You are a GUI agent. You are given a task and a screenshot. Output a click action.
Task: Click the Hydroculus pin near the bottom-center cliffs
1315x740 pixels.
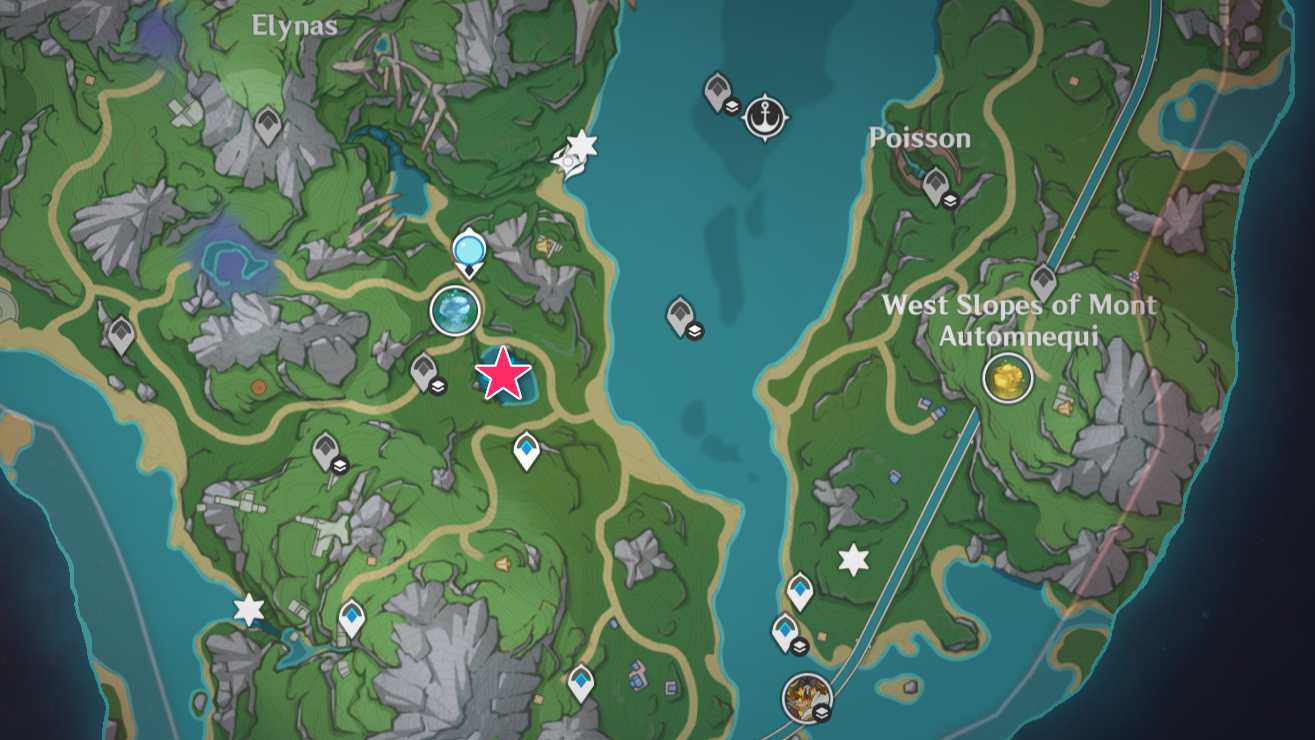click(x=580, y=683)
